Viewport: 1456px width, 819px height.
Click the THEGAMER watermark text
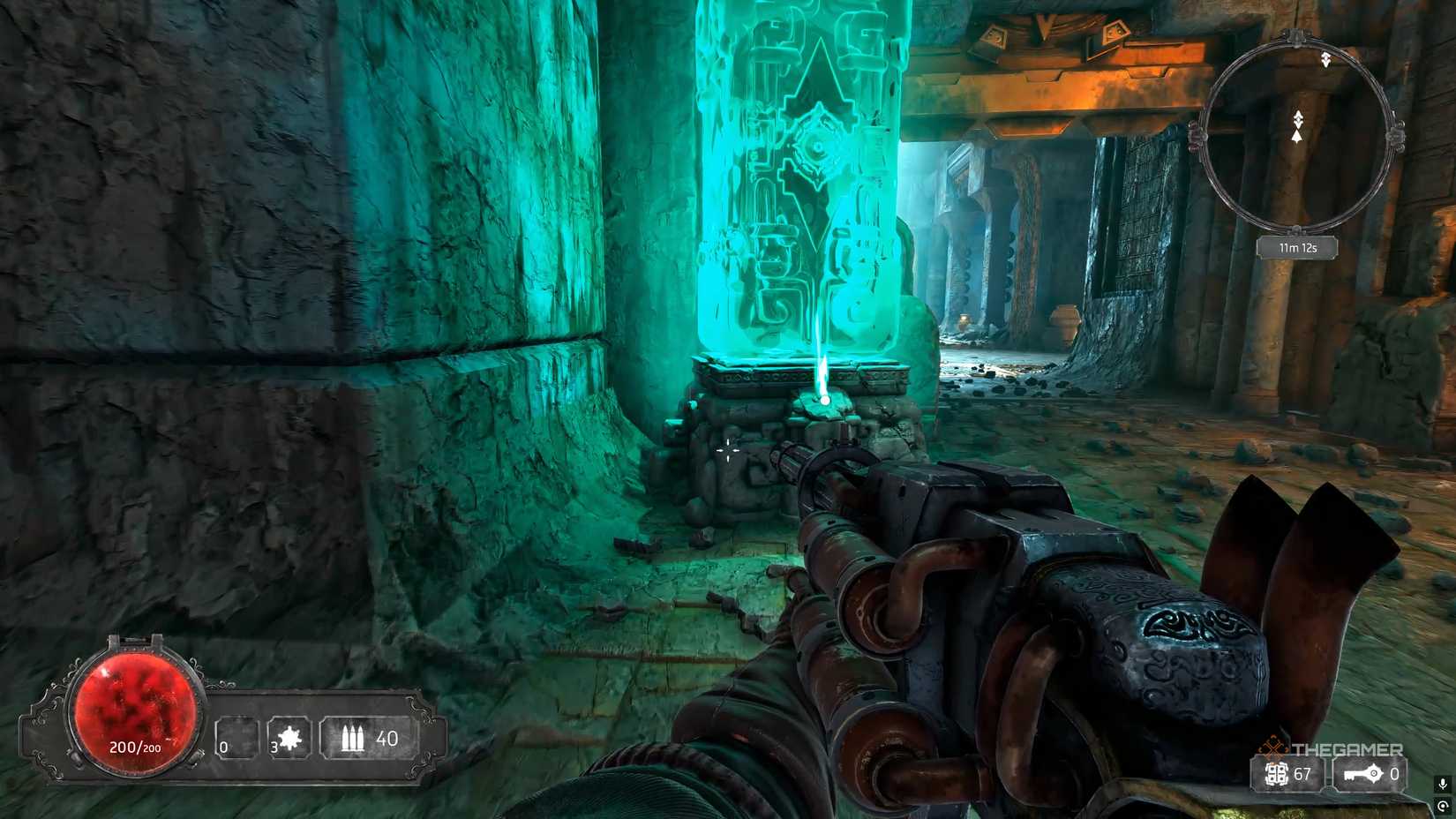tap(1348, 748)
